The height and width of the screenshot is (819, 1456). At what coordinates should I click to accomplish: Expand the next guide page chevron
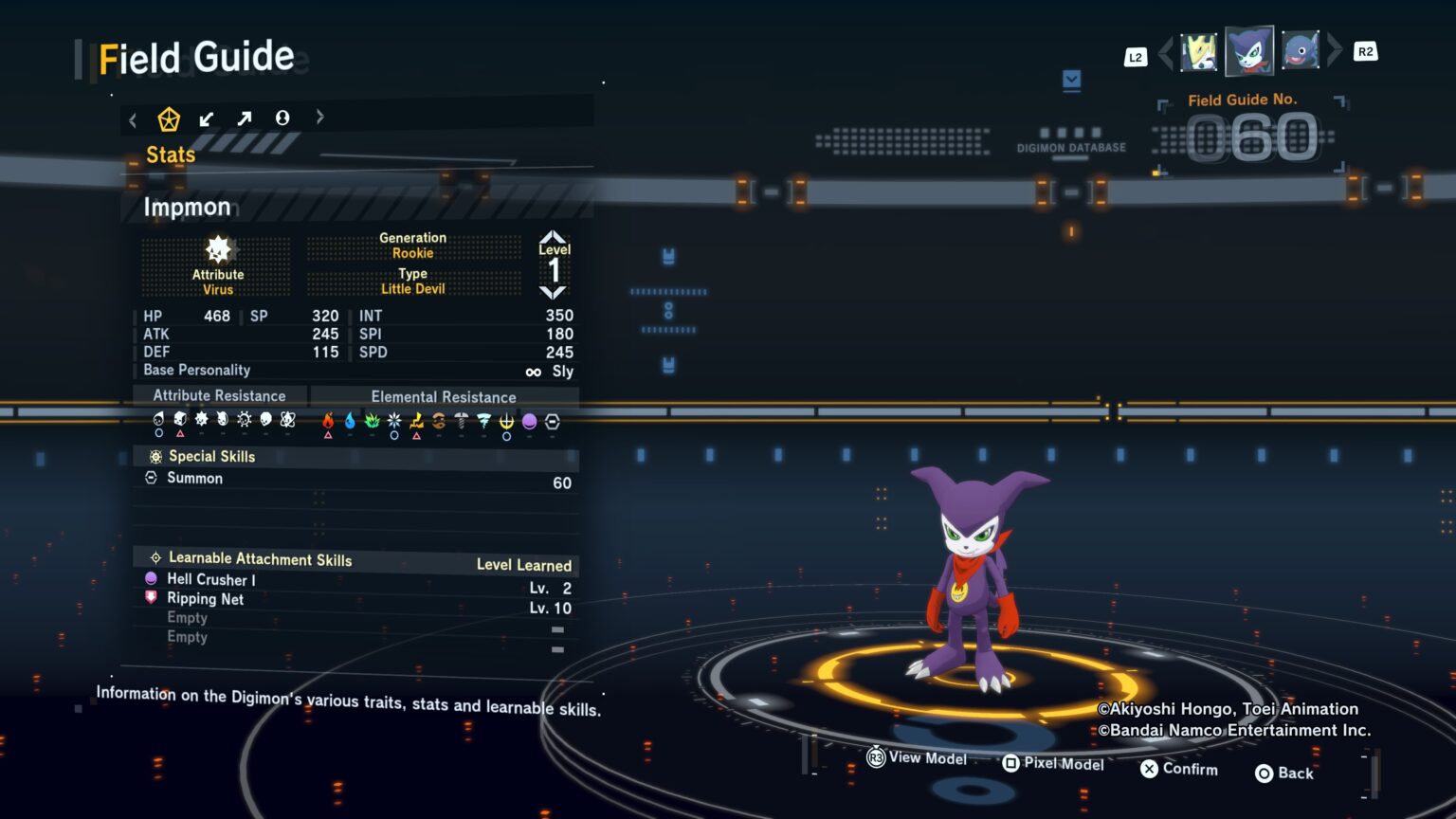[319, 117]
